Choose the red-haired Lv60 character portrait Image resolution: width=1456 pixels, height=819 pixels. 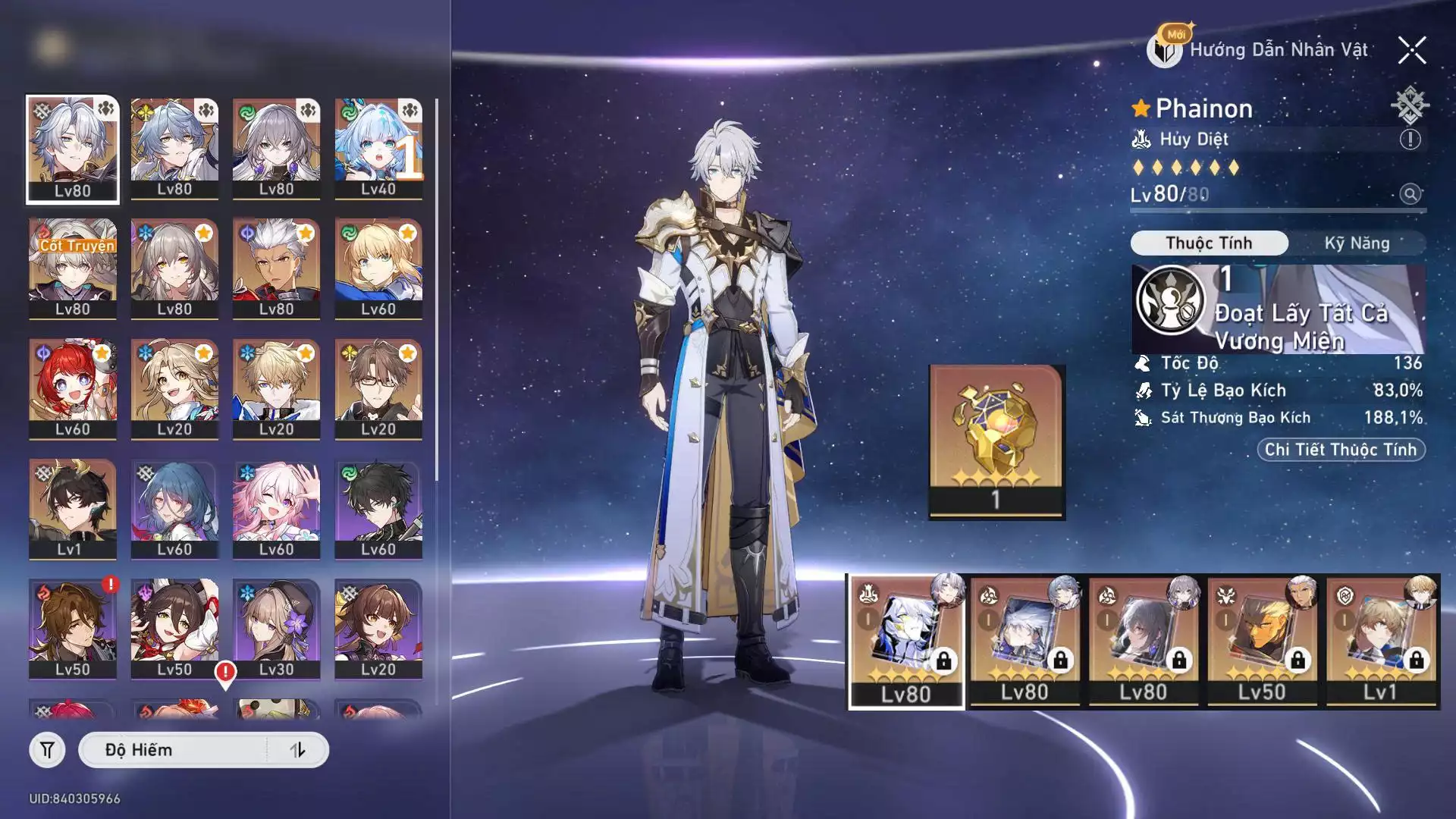click(x=73, y=388)
